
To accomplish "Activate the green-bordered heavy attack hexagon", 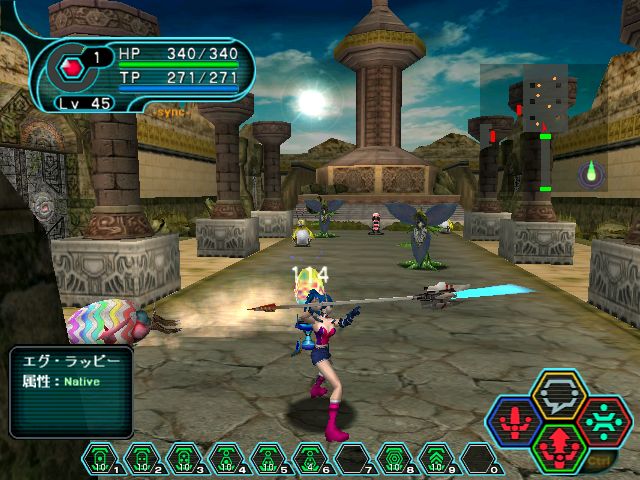I will click(x=559, y=446).
